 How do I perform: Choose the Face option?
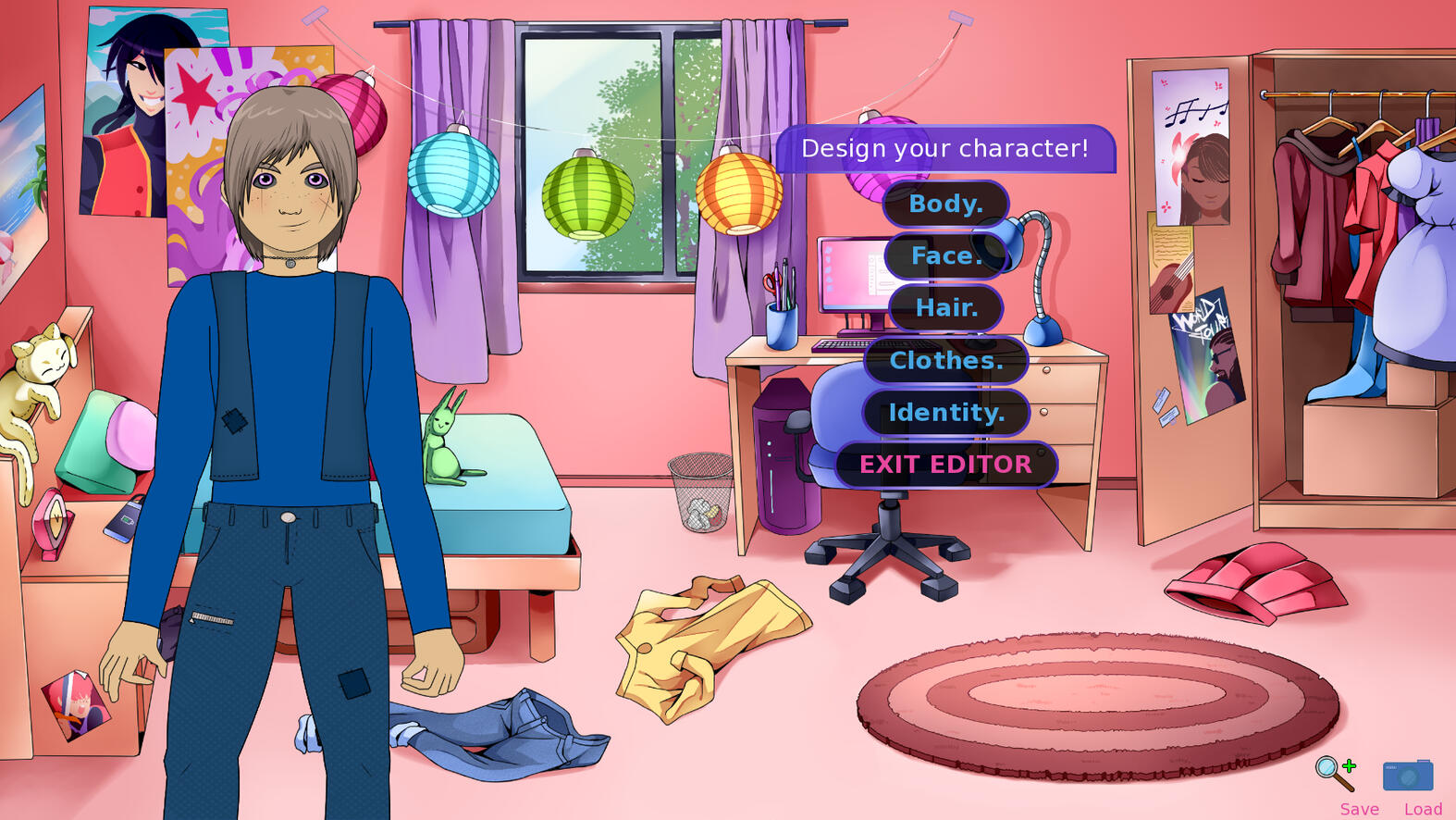pyautogui.click(x=945, y=255)
